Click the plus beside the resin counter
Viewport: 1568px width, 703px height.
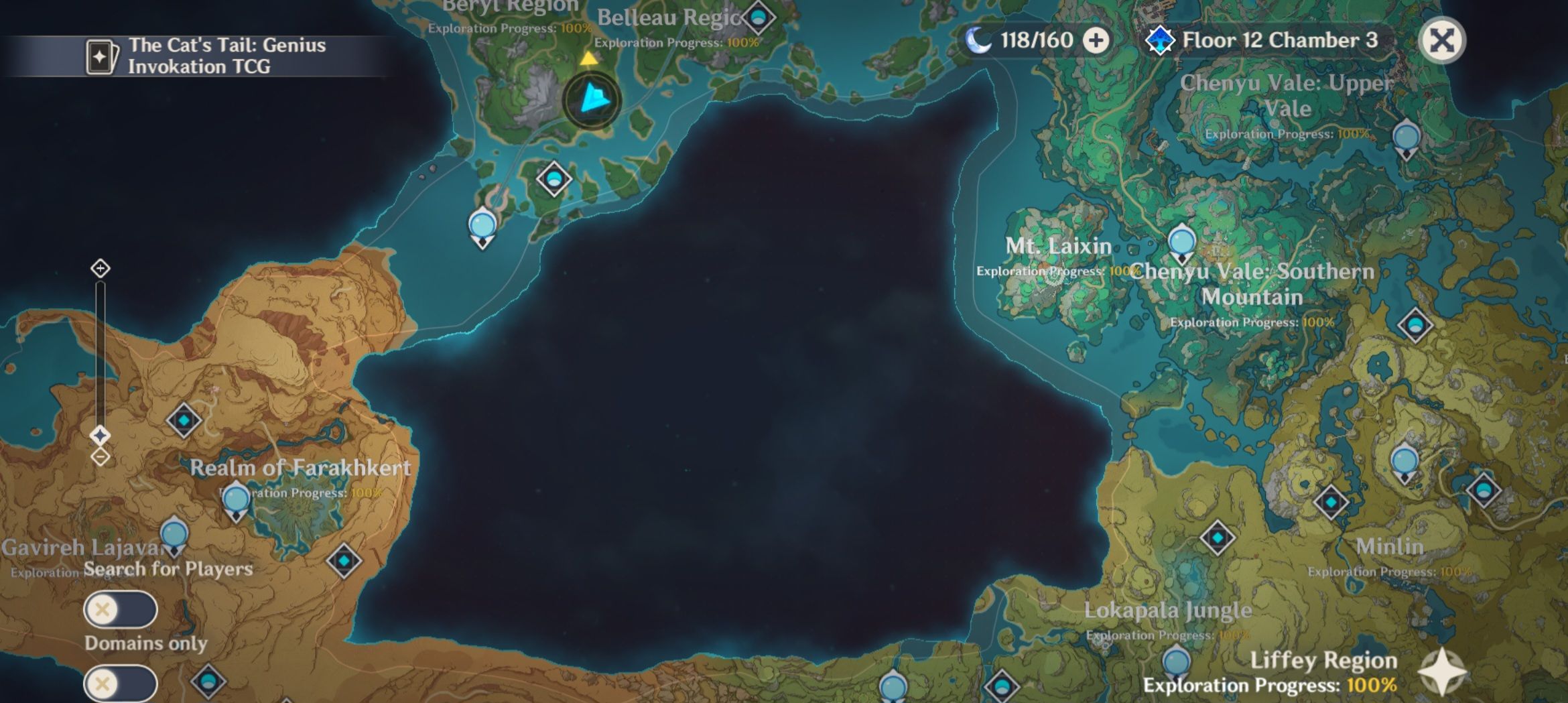coord(1095,40)
